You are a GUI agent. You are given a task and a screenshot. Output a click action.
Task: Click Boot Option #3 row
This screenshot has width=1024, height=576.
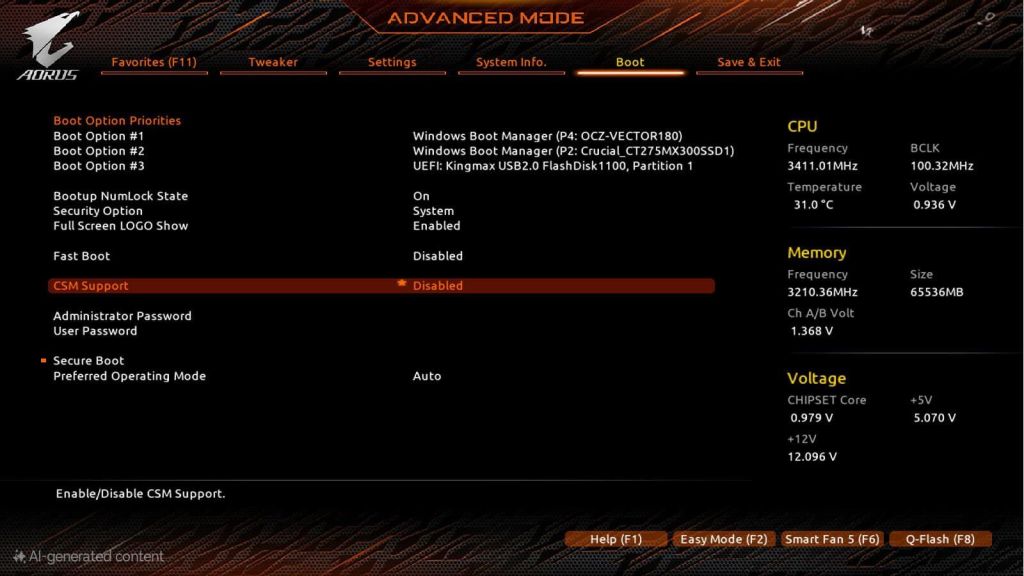coord(99,166)
